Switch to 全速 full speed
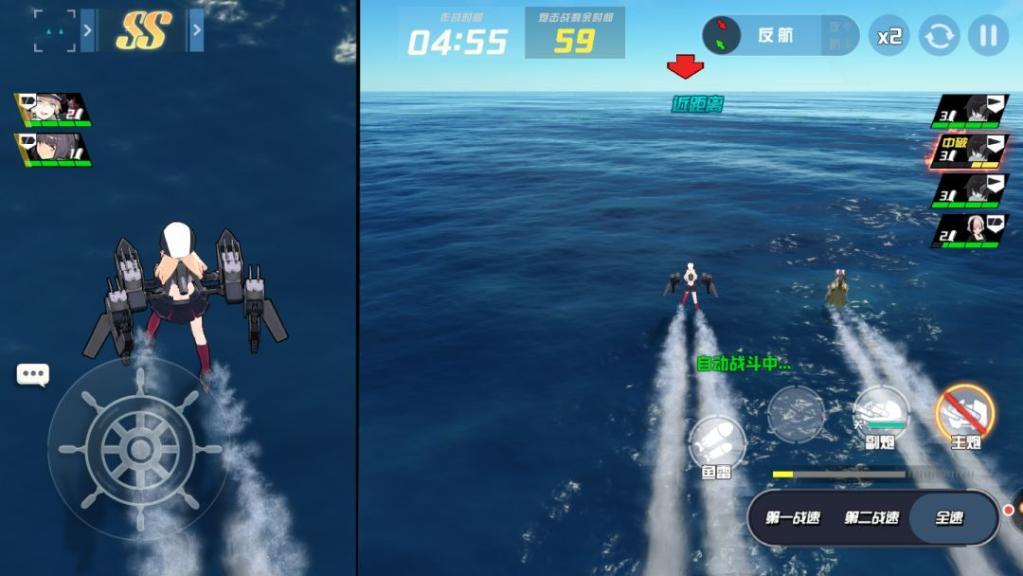This screenshot has height=576, width=1023. (950, 518)
